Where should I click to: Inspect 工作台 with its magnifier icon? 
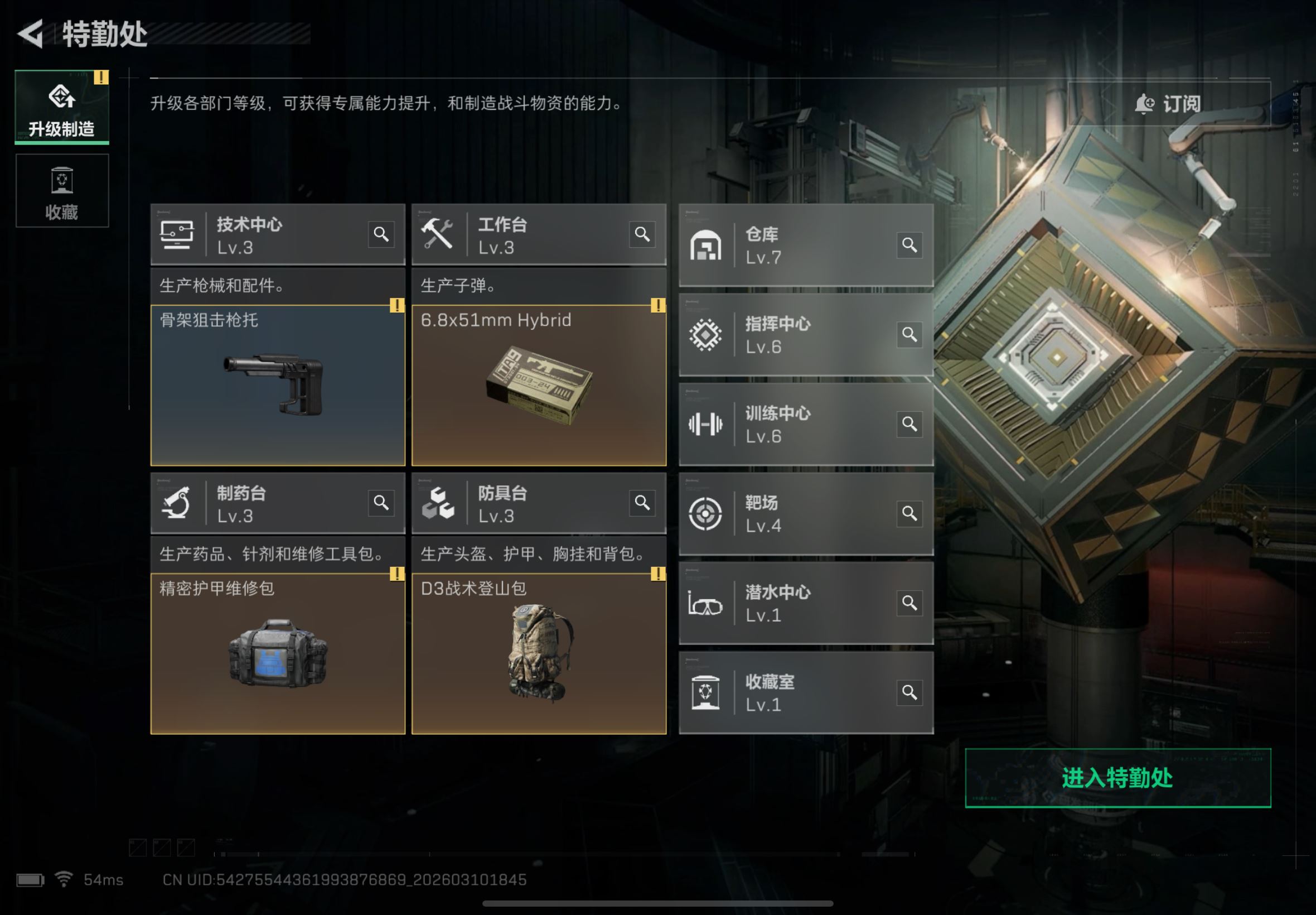[642, 234]
